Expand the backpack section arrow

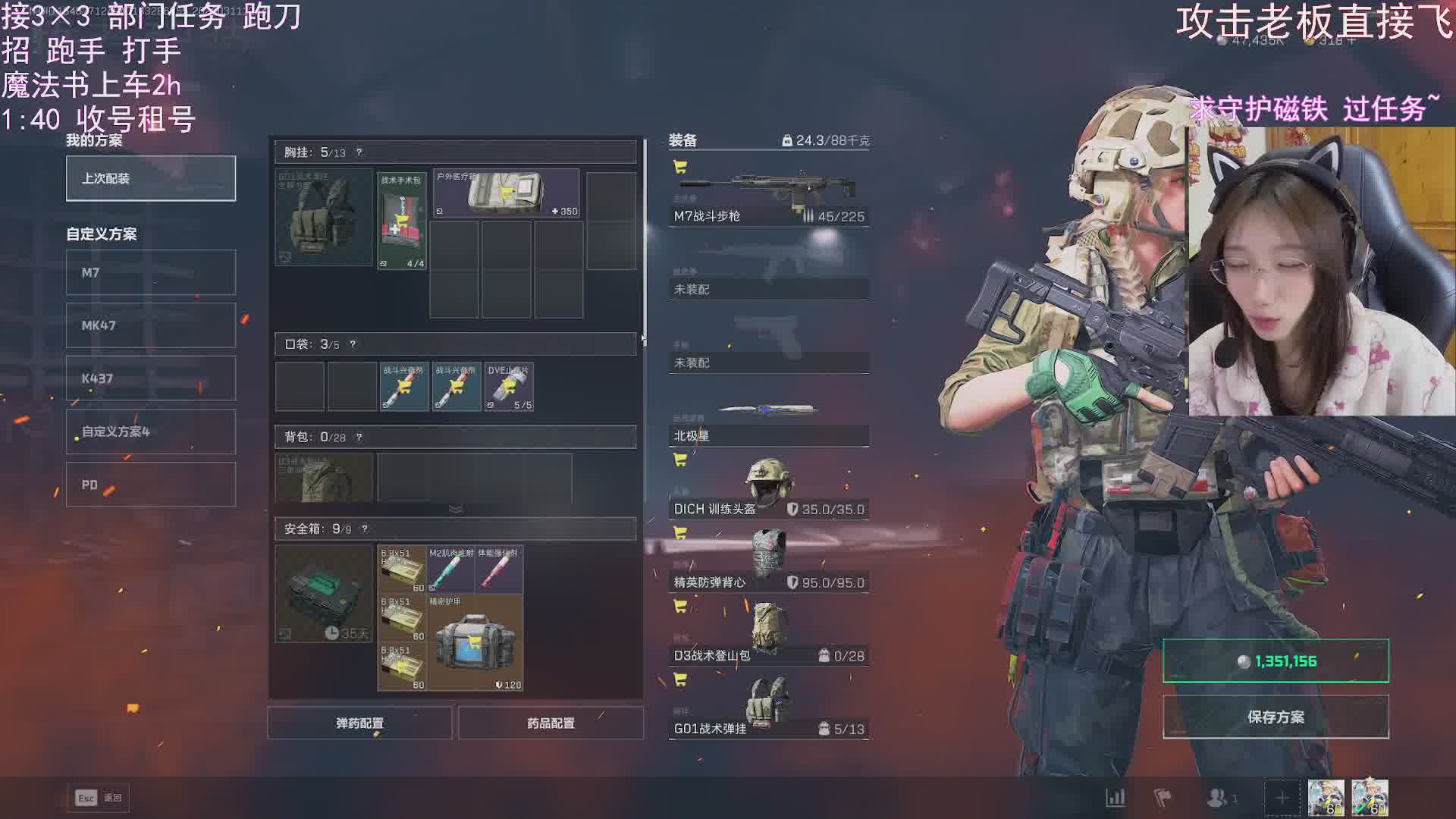456,509
